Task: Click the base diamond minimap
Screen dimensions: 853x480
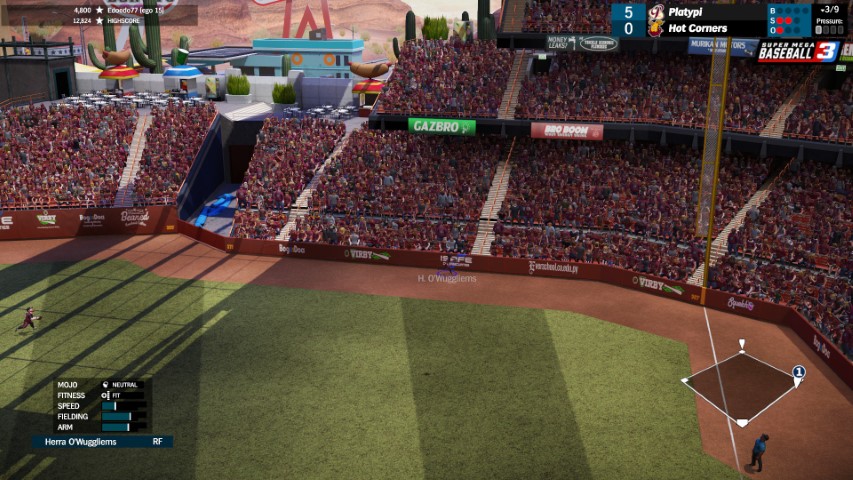Action: click(x=741, y=387)
